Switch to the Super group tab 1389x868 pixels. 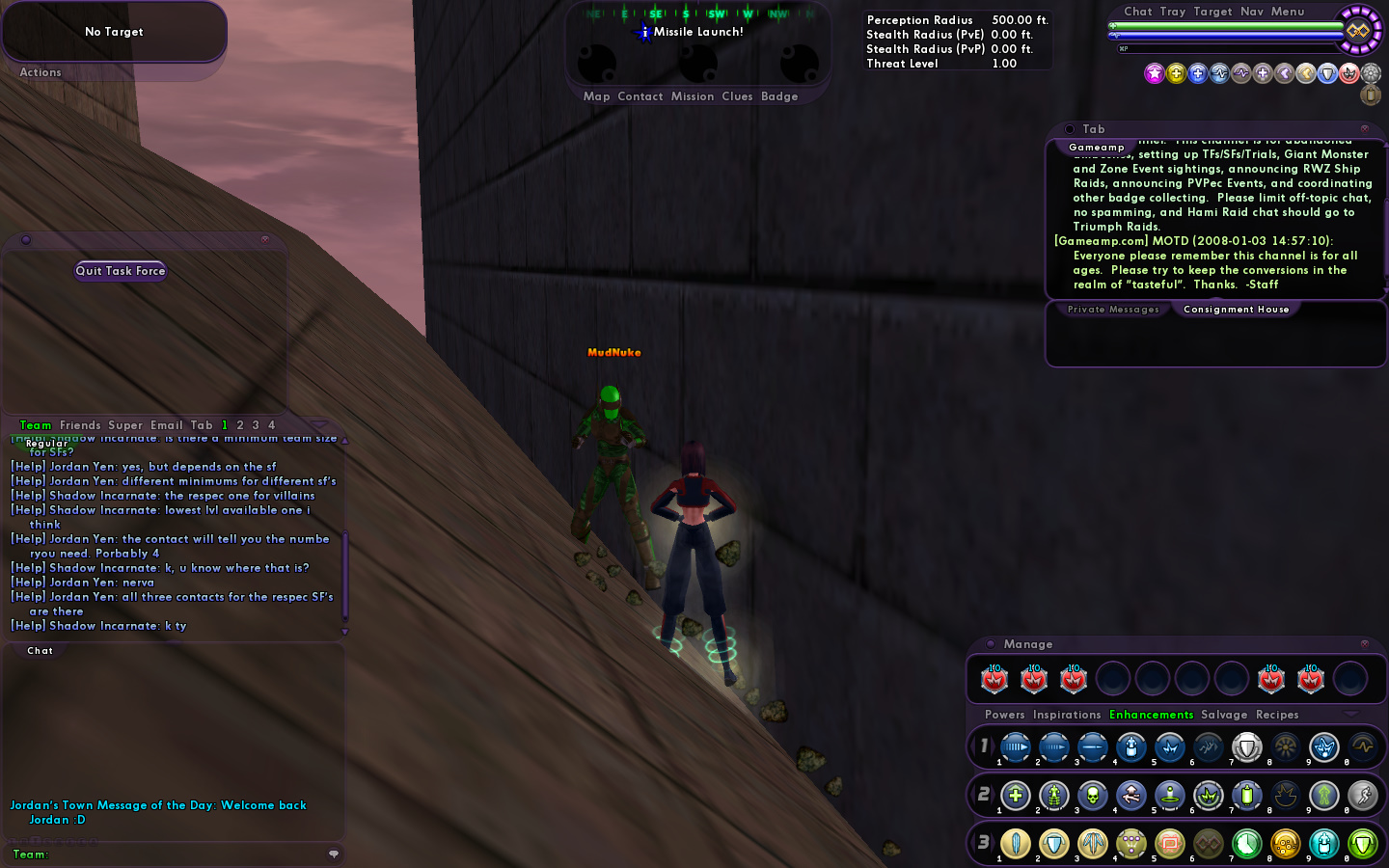125,425
